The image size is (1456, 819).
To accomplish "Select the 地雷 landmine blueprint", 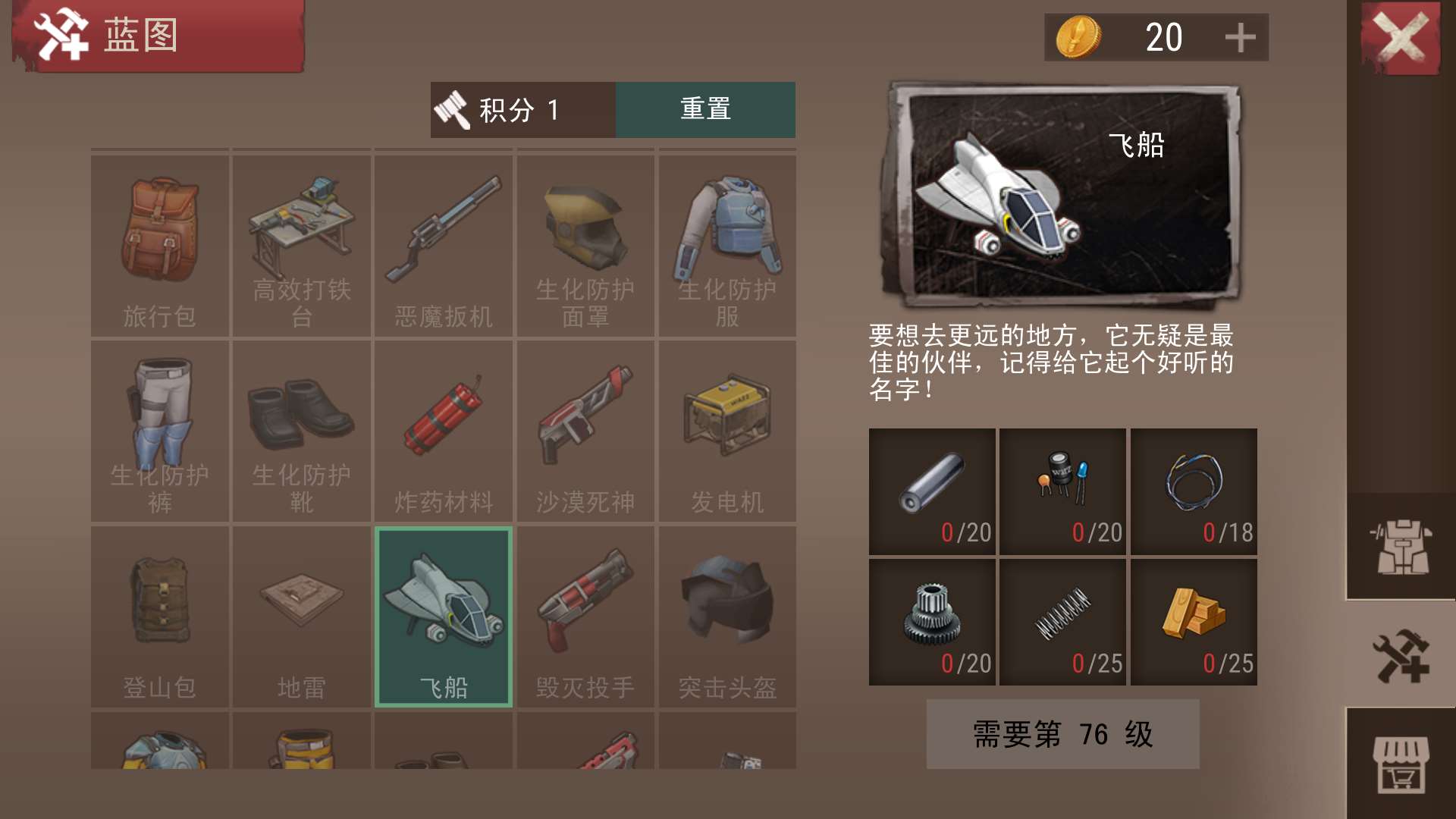I will click(x=302, y=618).
